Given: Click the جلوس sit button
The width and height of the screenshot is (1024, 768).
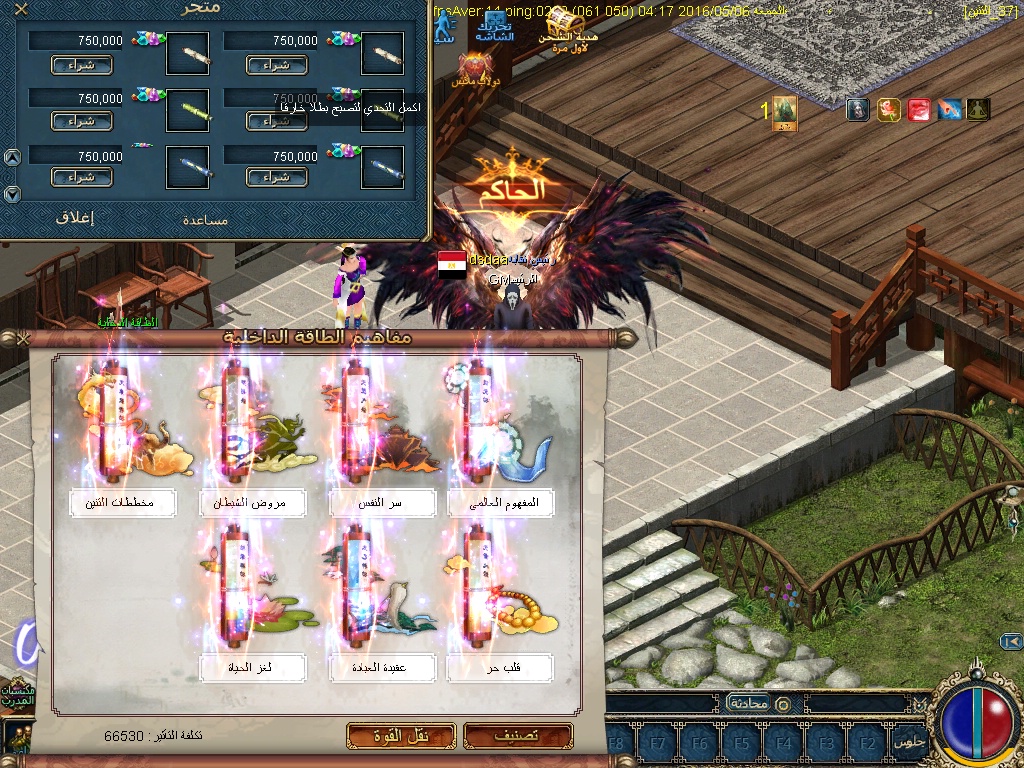Looking at the screenshot, I should click(x=908, y=743).
